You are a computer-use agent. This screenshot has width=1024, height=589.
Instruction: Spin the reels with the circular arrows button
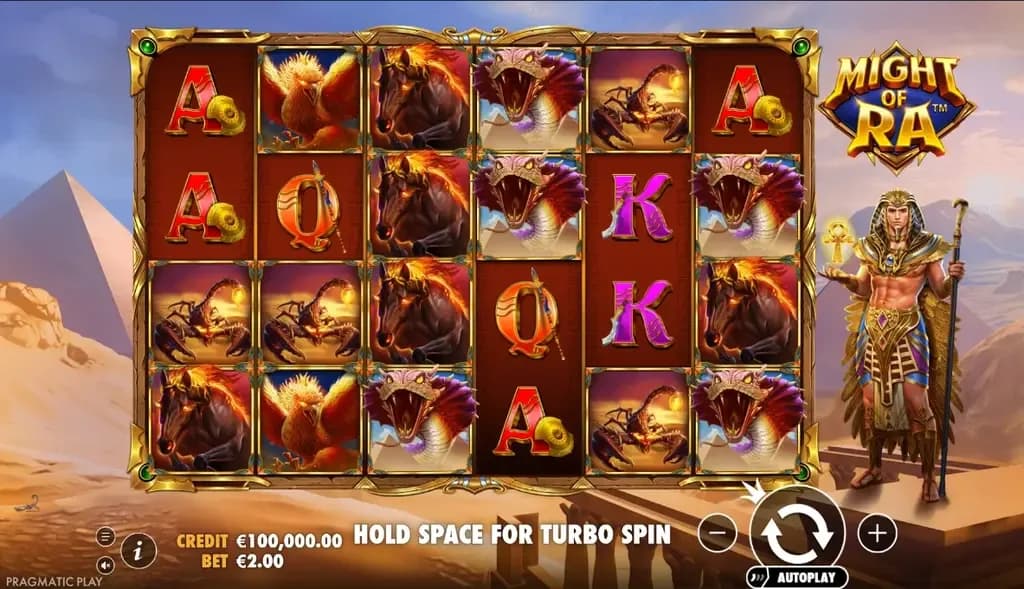point(797,532)
